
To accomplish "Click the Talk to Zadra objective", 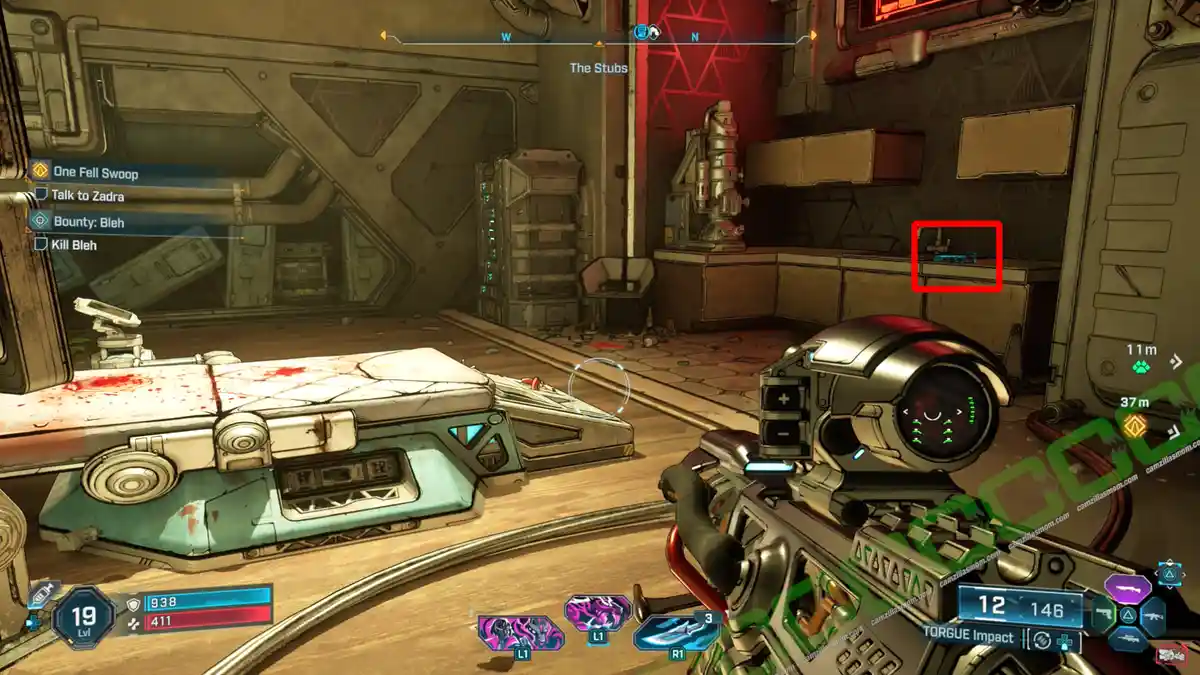I will pyautogui.click(x=88, y=196).
